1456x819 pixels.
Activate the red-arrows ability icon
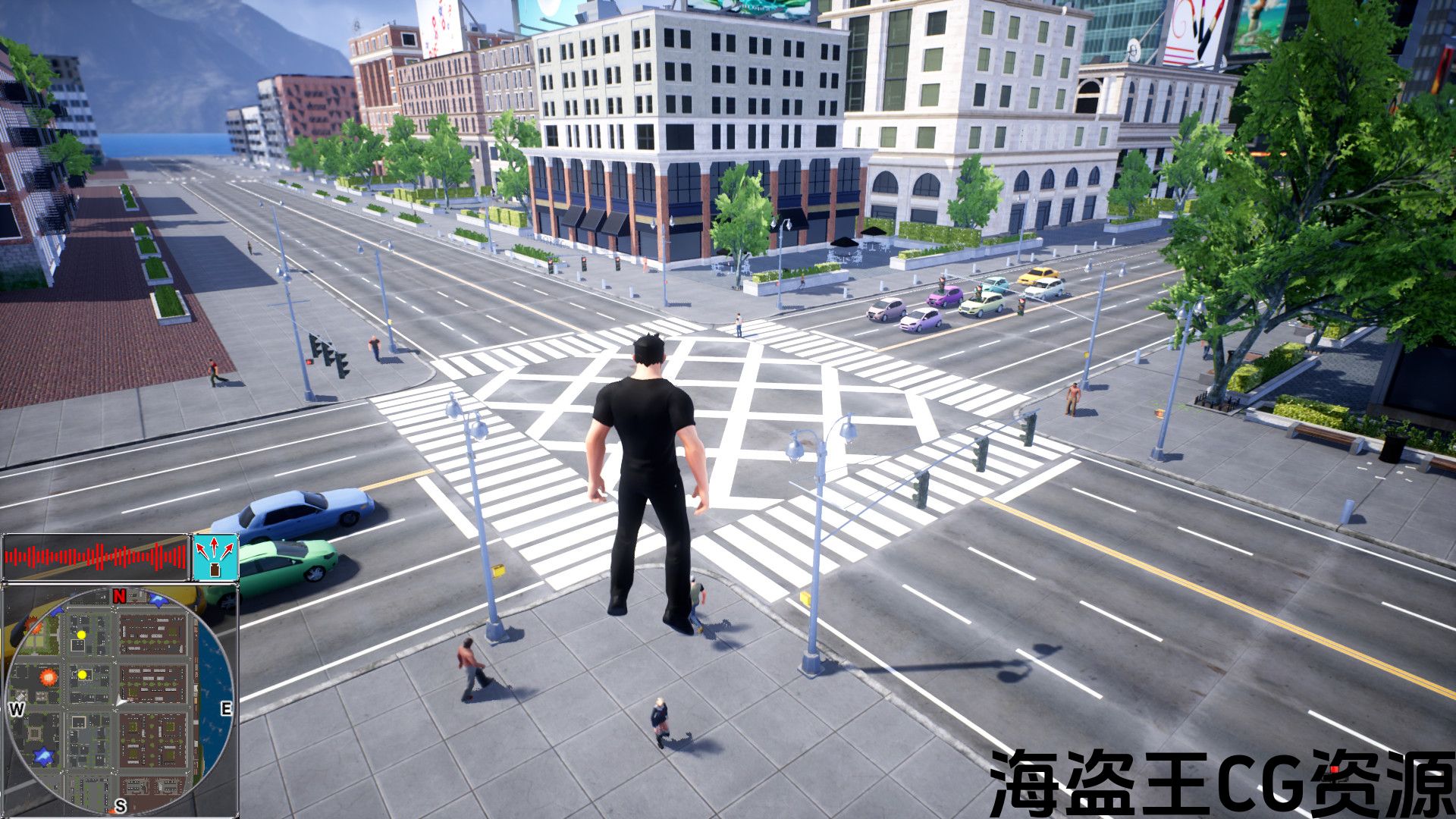coord(216,557)
